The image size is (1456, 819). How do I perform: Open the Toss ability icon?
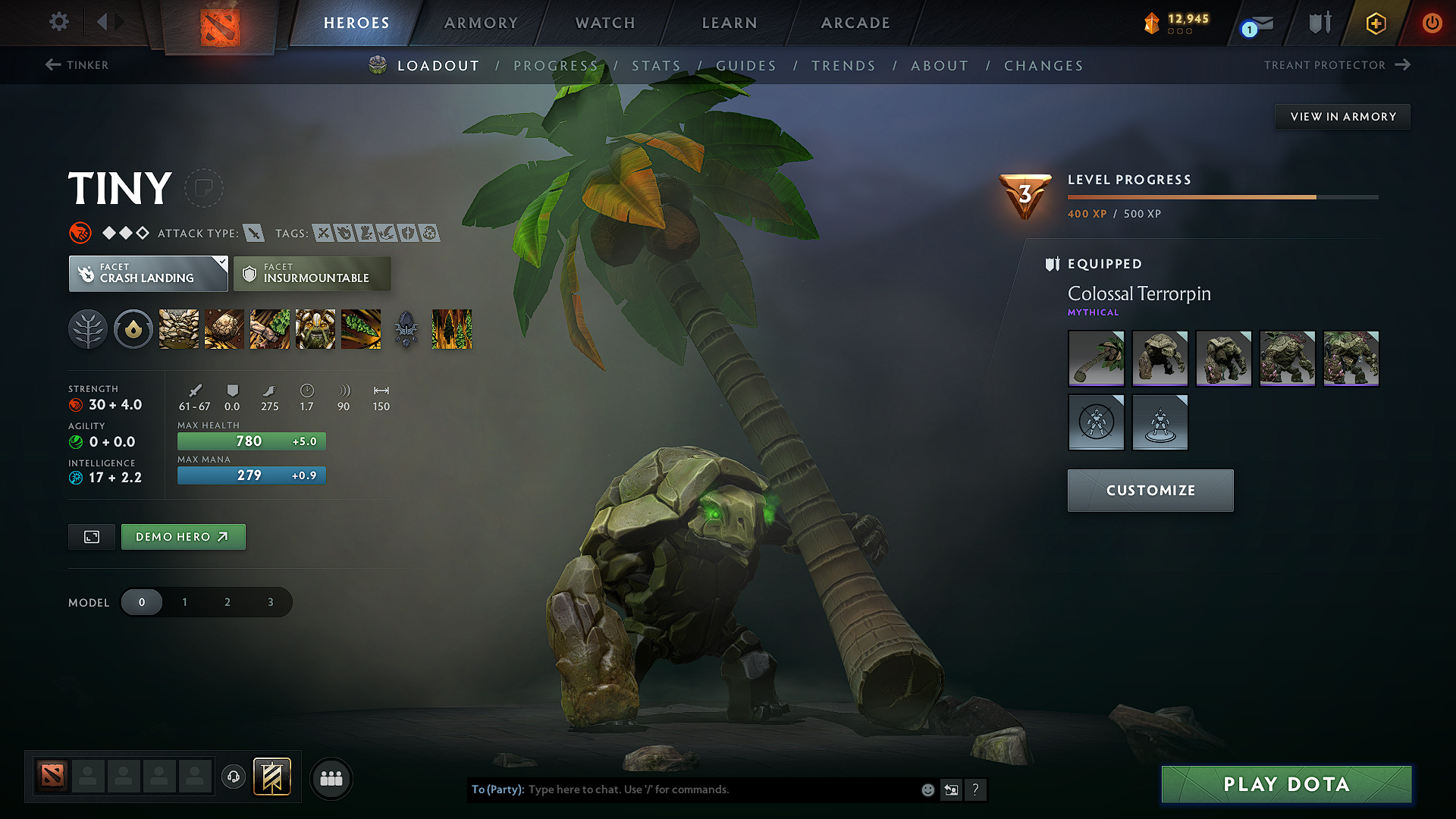click(x=224, y=329)
